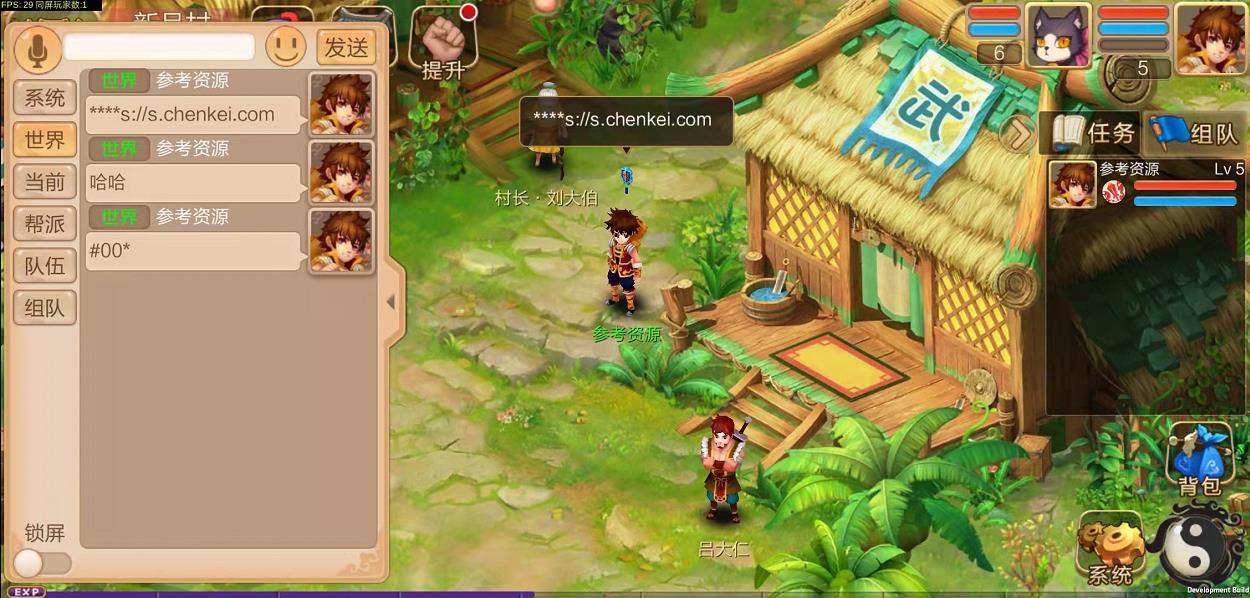The height and width of the screenshot is (598, 1250).
Task: Click the cat pet portrait
Action: pyautogui.click(x=1058, y=35)
